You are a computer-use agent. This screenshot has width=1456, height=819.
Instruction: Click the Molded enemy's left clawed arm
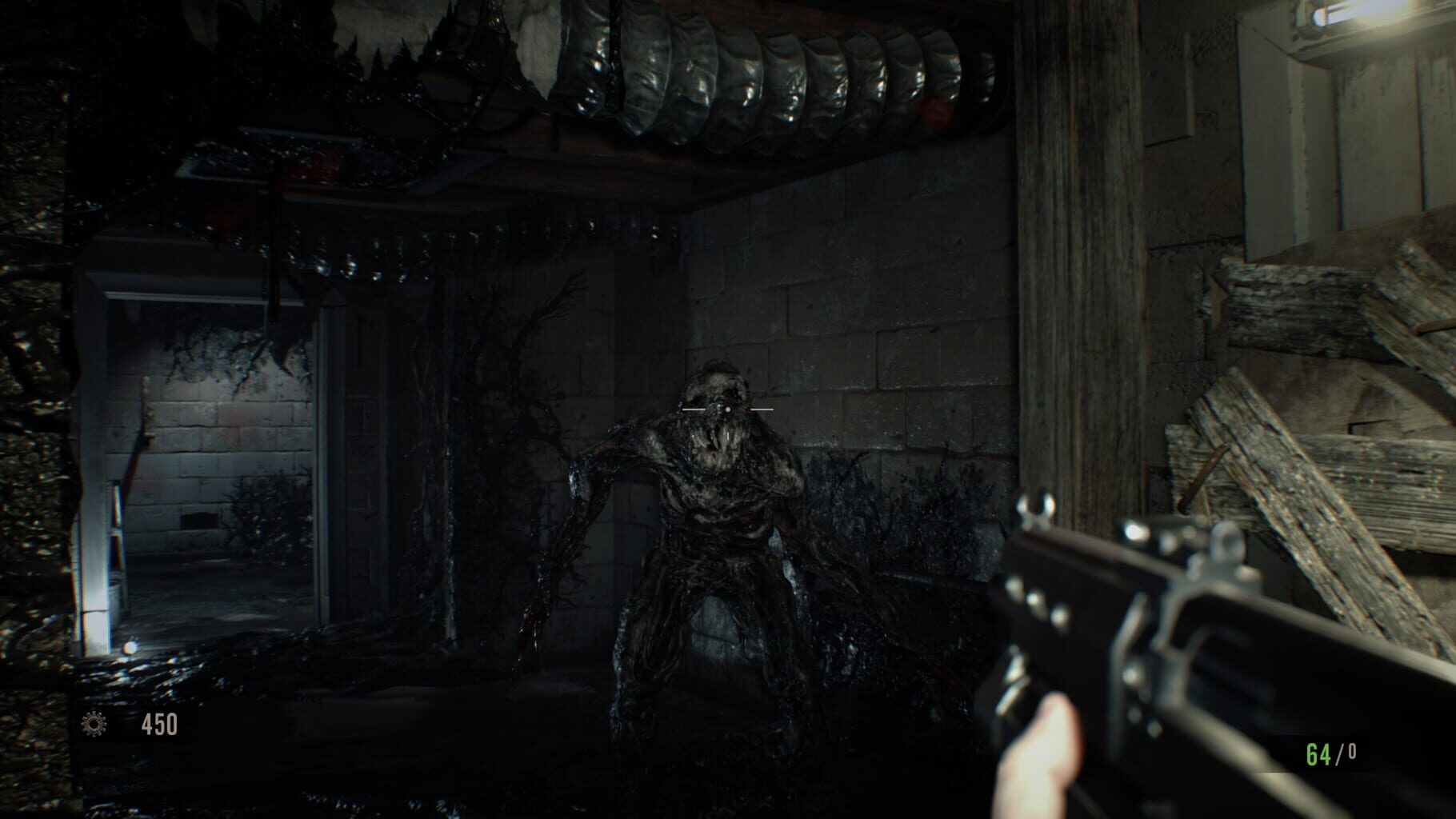560,544
